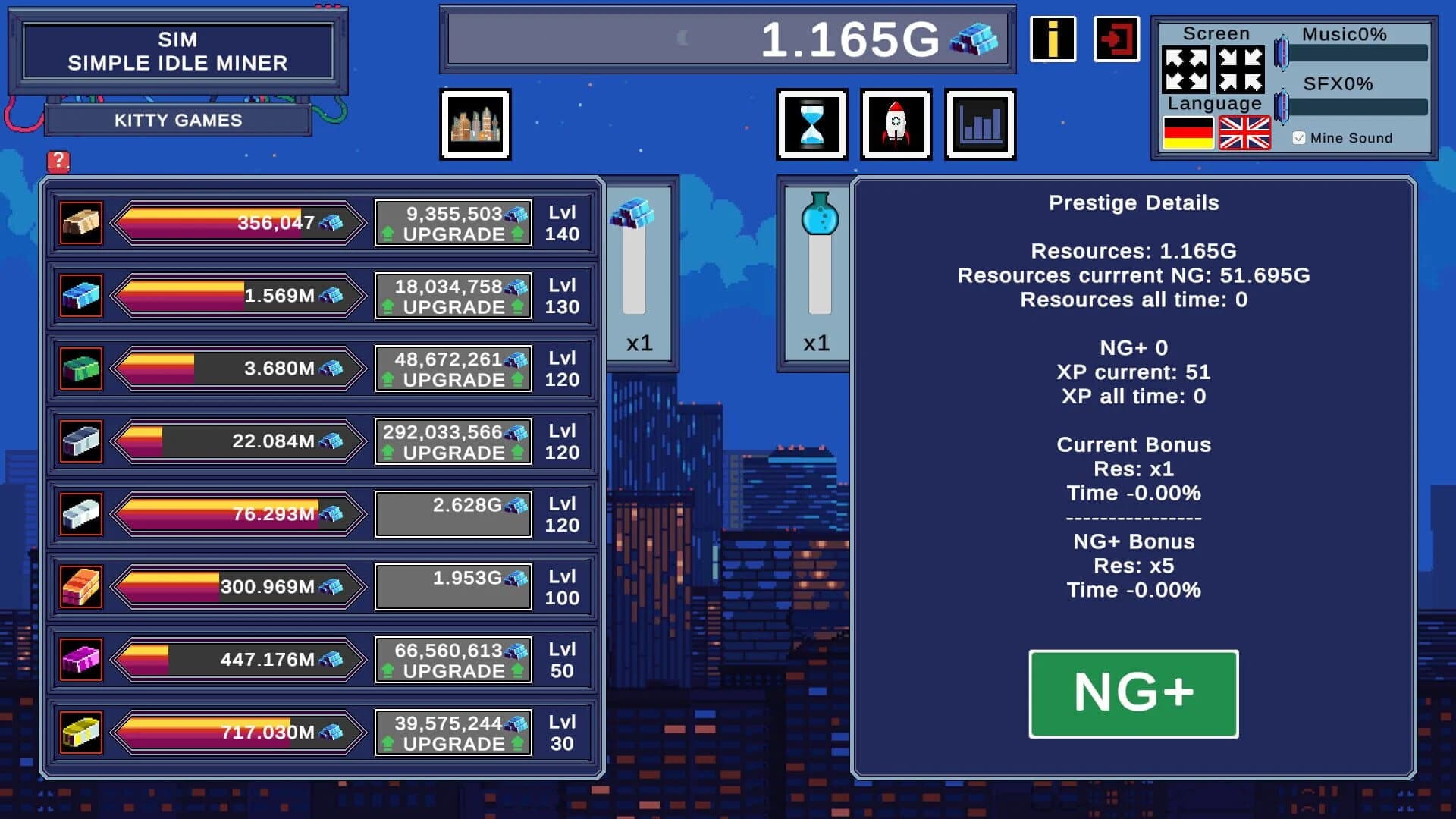
Task: Upgrade the ore costing 18,034,758
Action: click(453, 296)
